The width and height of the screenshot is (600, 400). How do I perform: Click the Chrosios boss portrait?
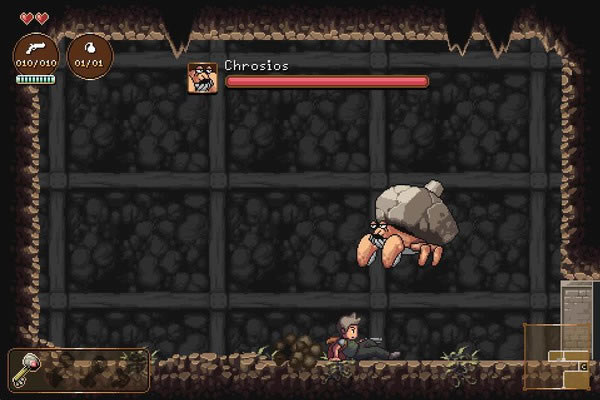(x=202, y=77)
